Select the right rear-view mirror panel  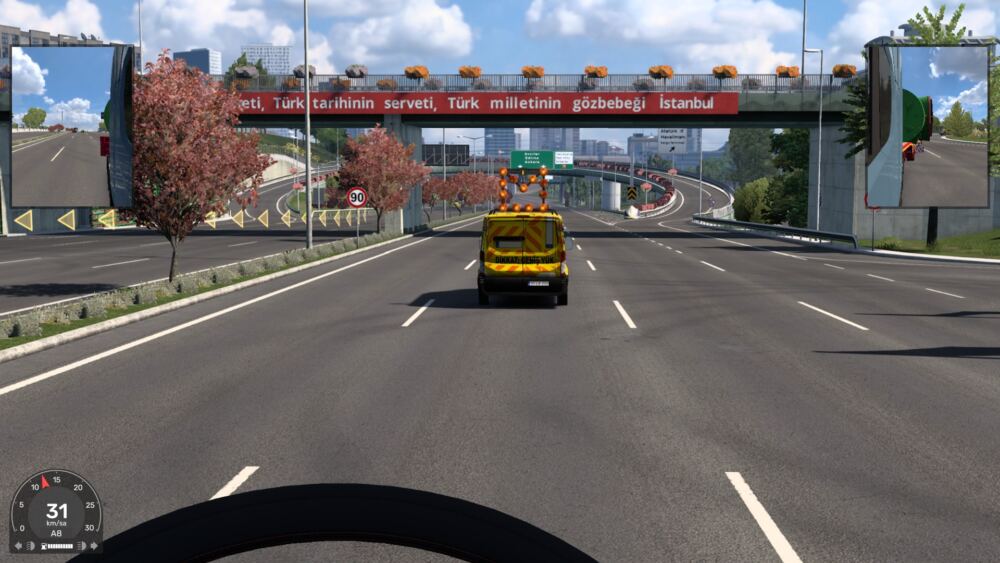click(929, 126)
